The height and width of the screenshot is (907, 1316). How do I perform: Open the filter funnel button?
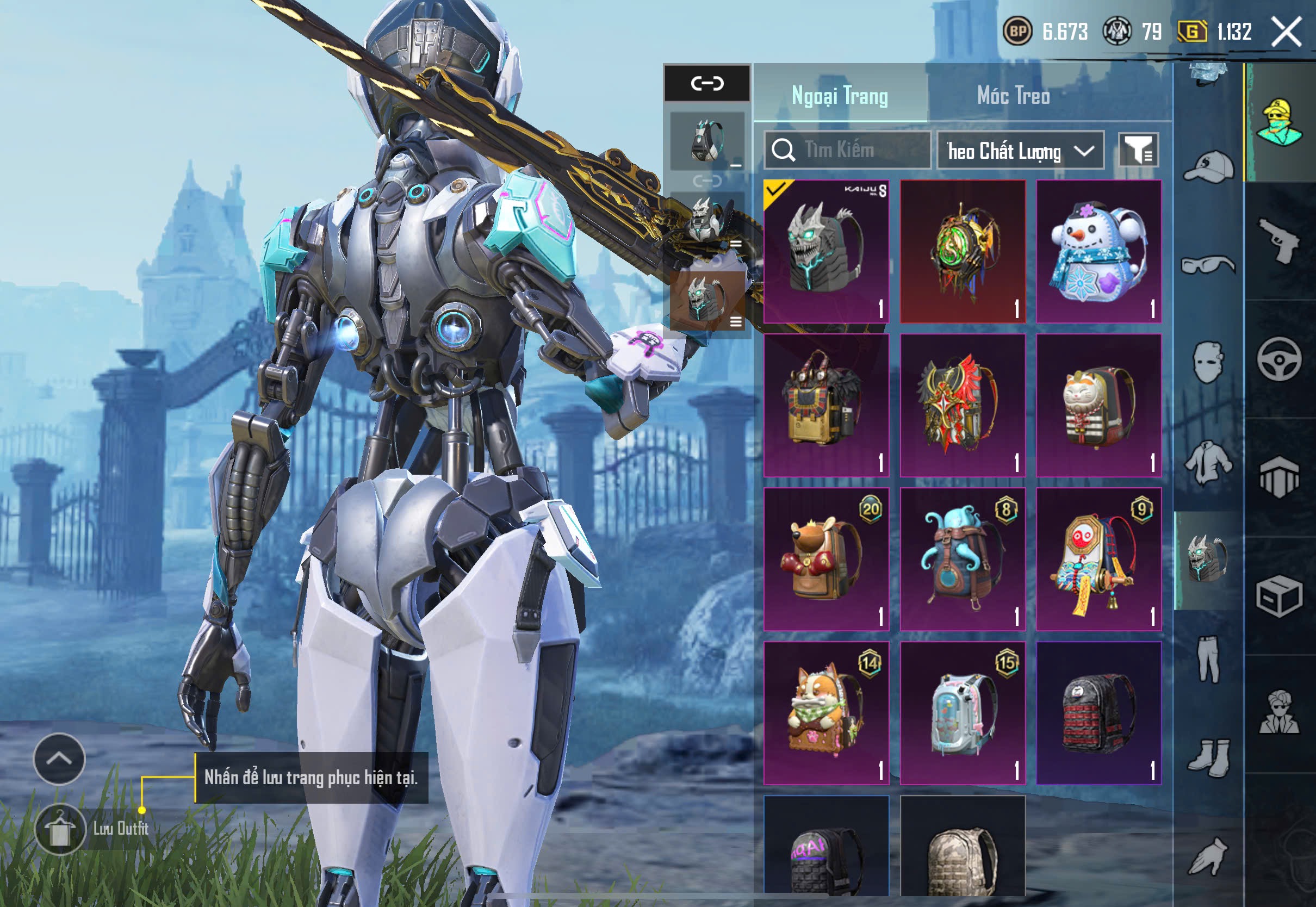pos(1138,150)
